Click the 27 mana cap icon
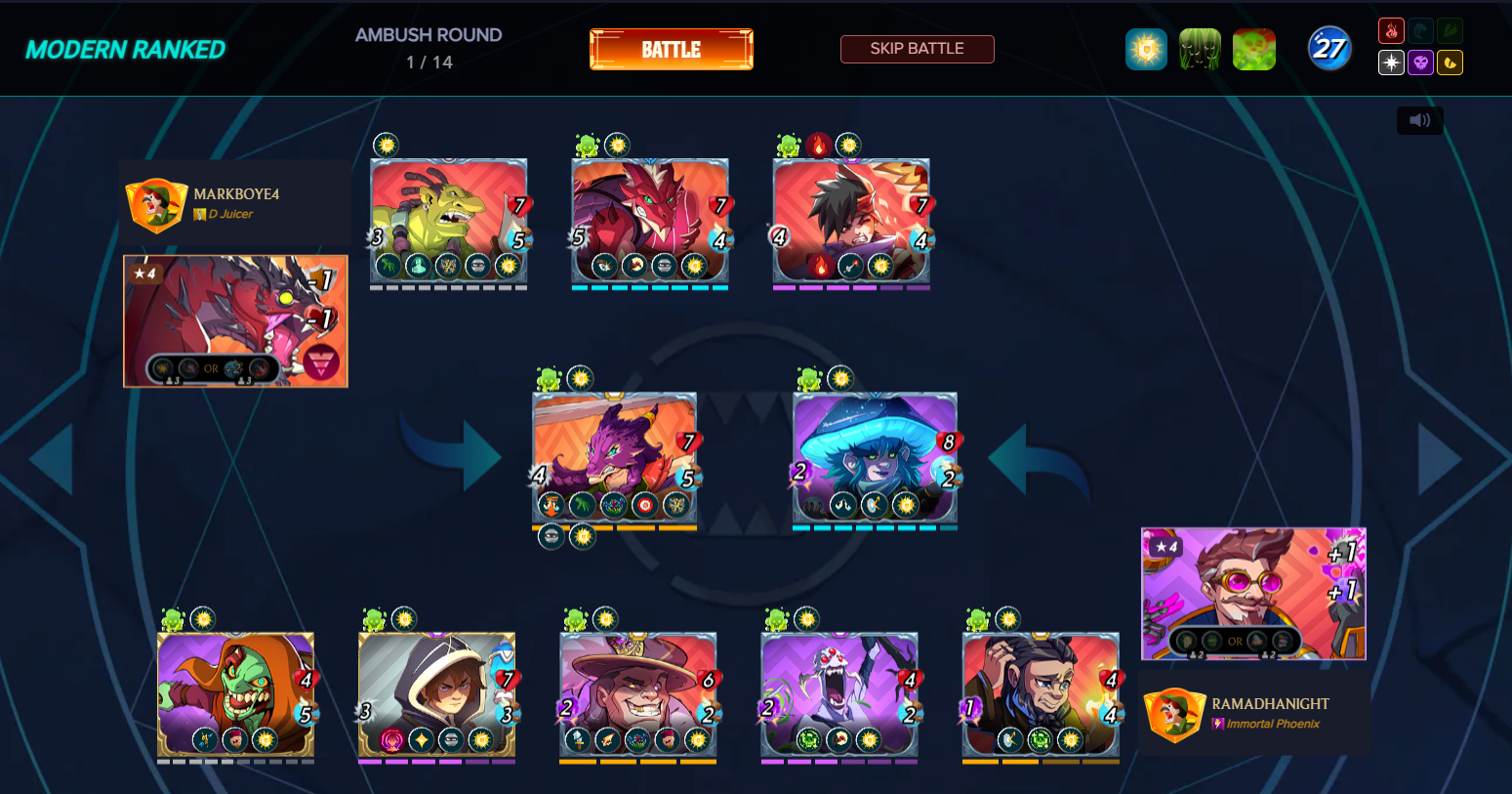1512x794 pixels. pyautogui.click(x=1329, y=49)
